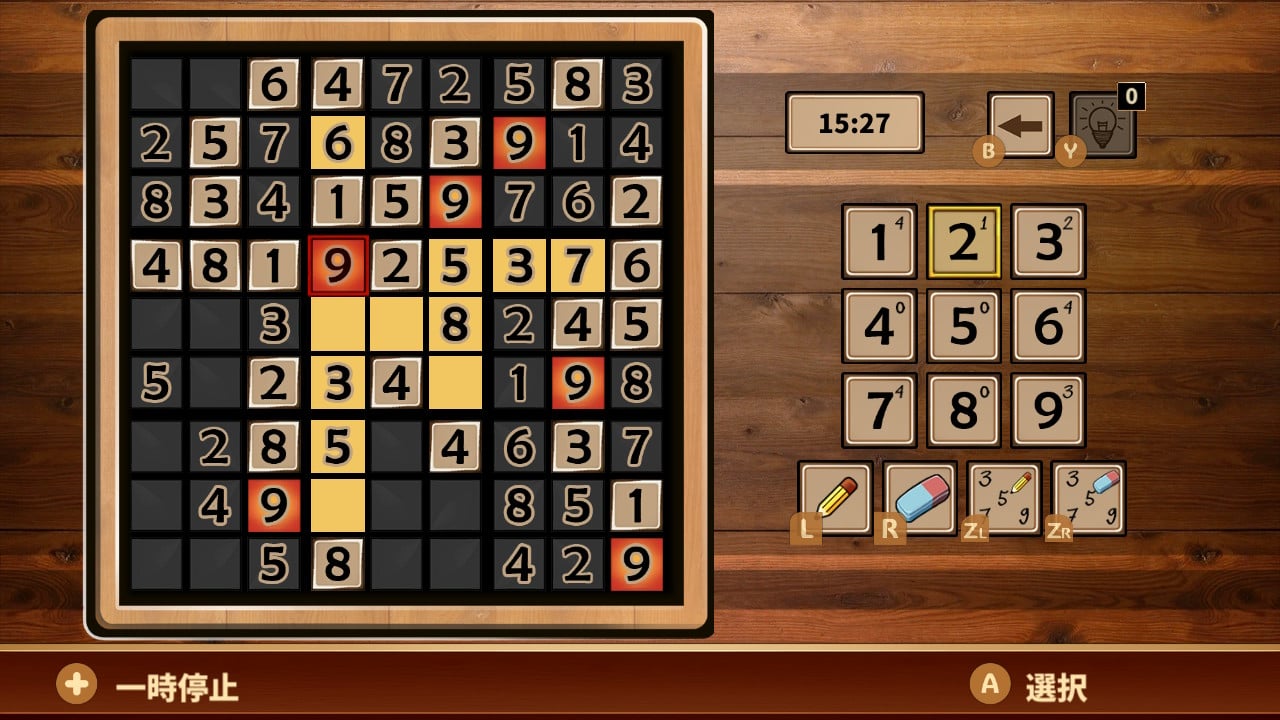
Task: Select the eraser tool
Action: (919, 497)
